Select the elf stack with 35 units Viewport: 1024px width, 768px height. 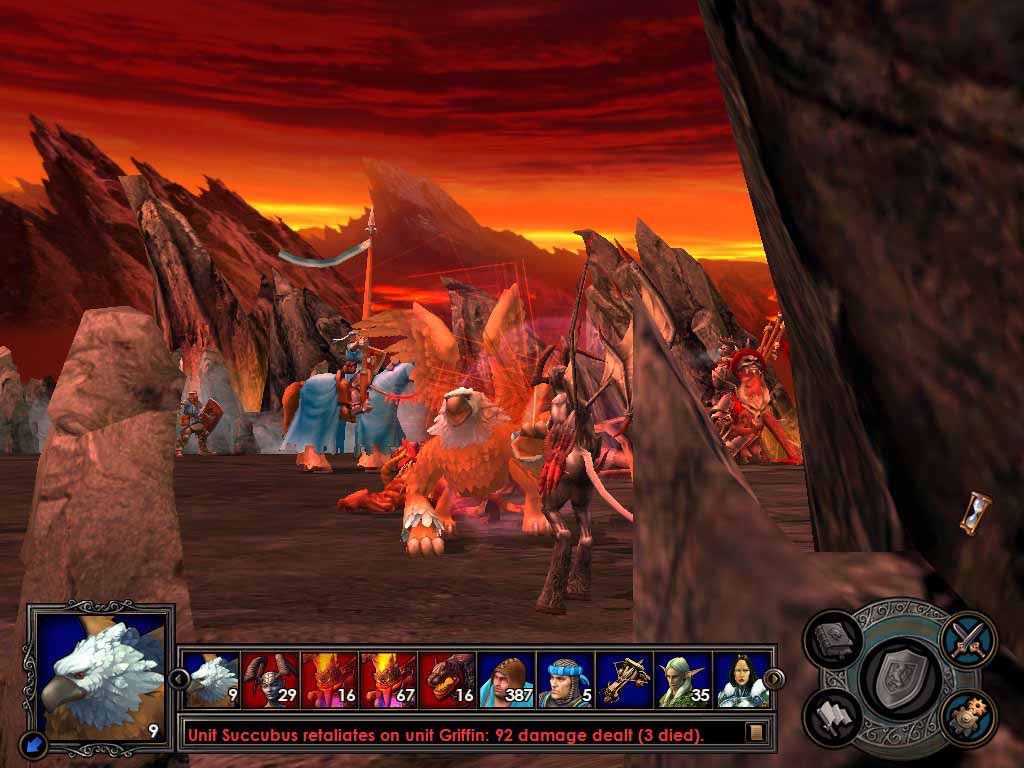point(683,680)
